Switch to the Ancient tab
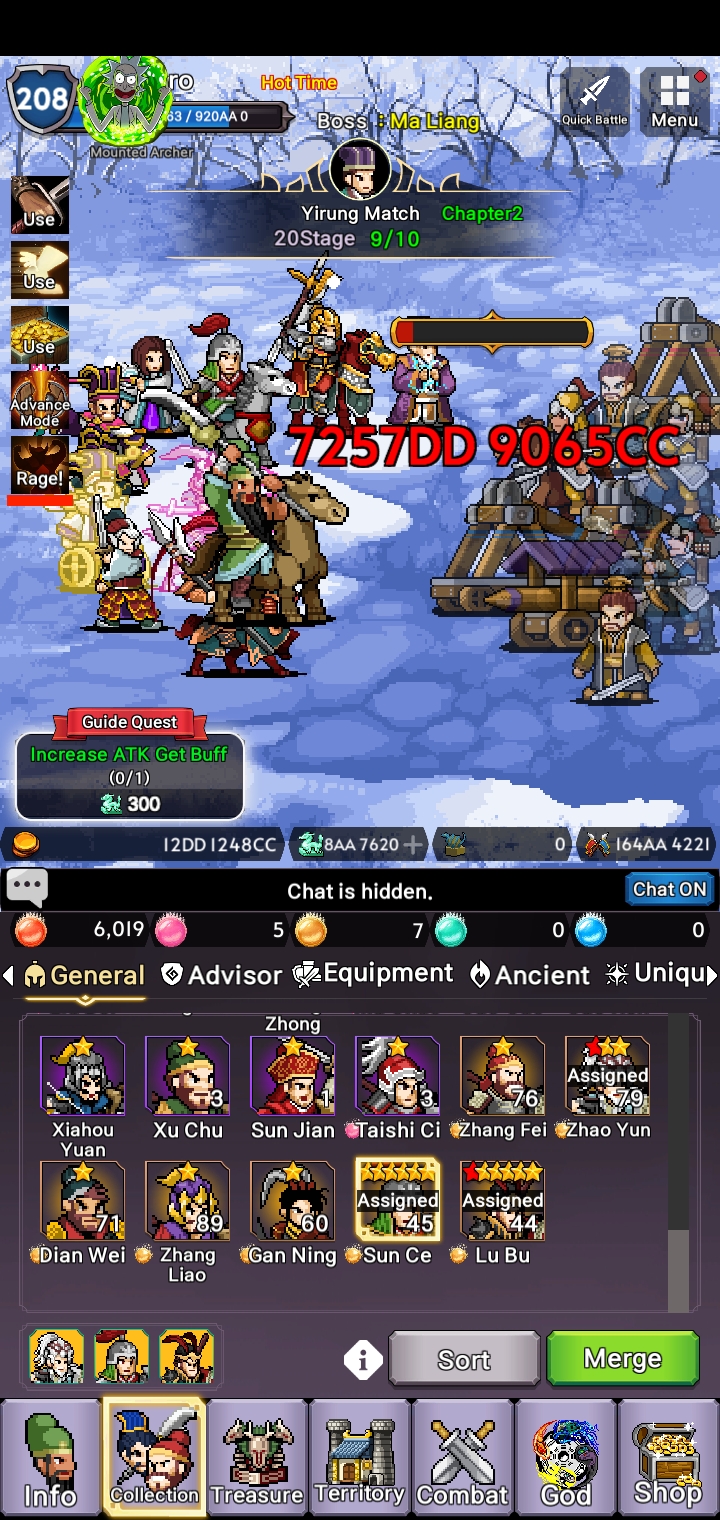 click(530, 975)
